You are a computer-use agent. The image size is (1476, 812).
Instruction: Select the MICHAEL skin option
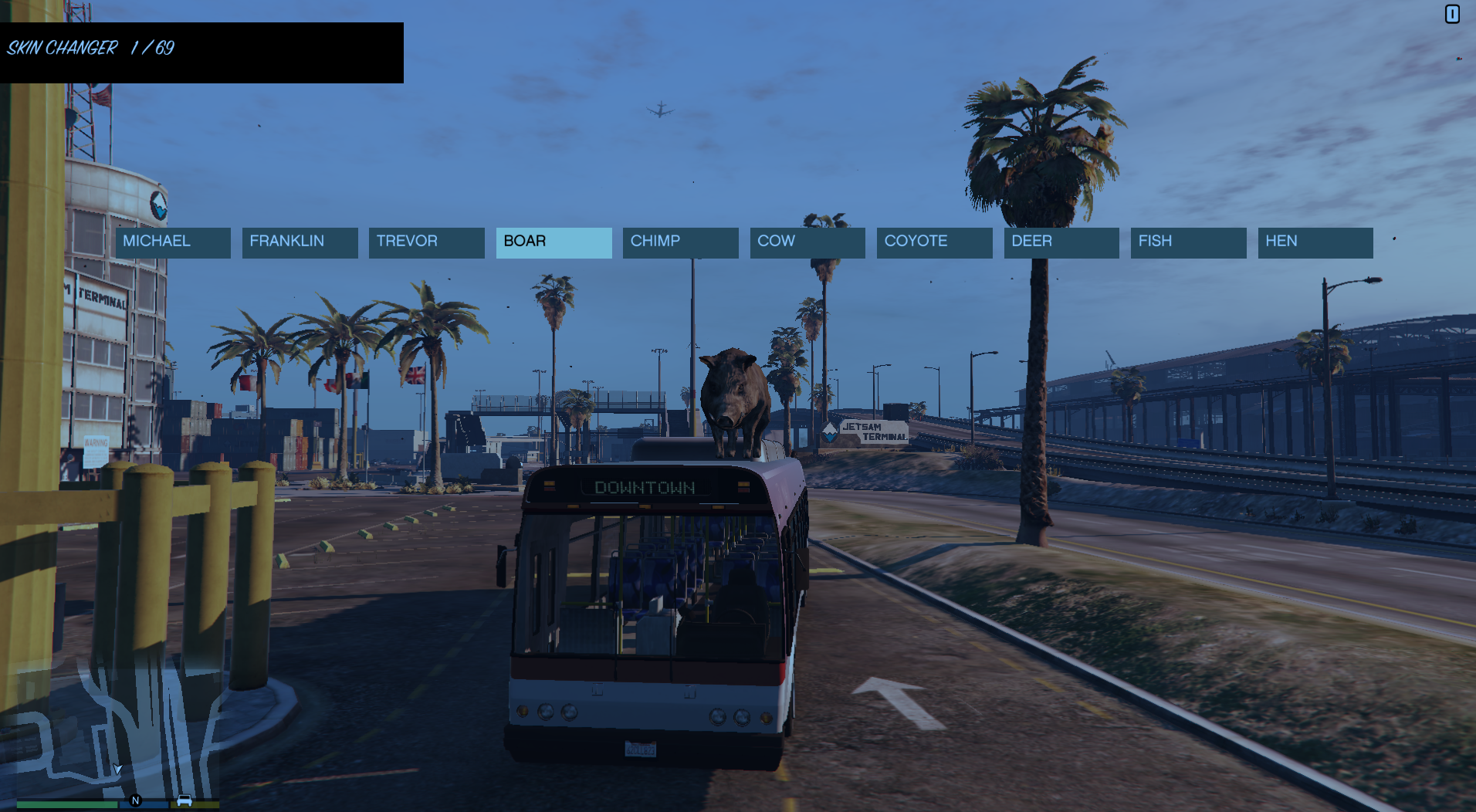click(172, 242)
